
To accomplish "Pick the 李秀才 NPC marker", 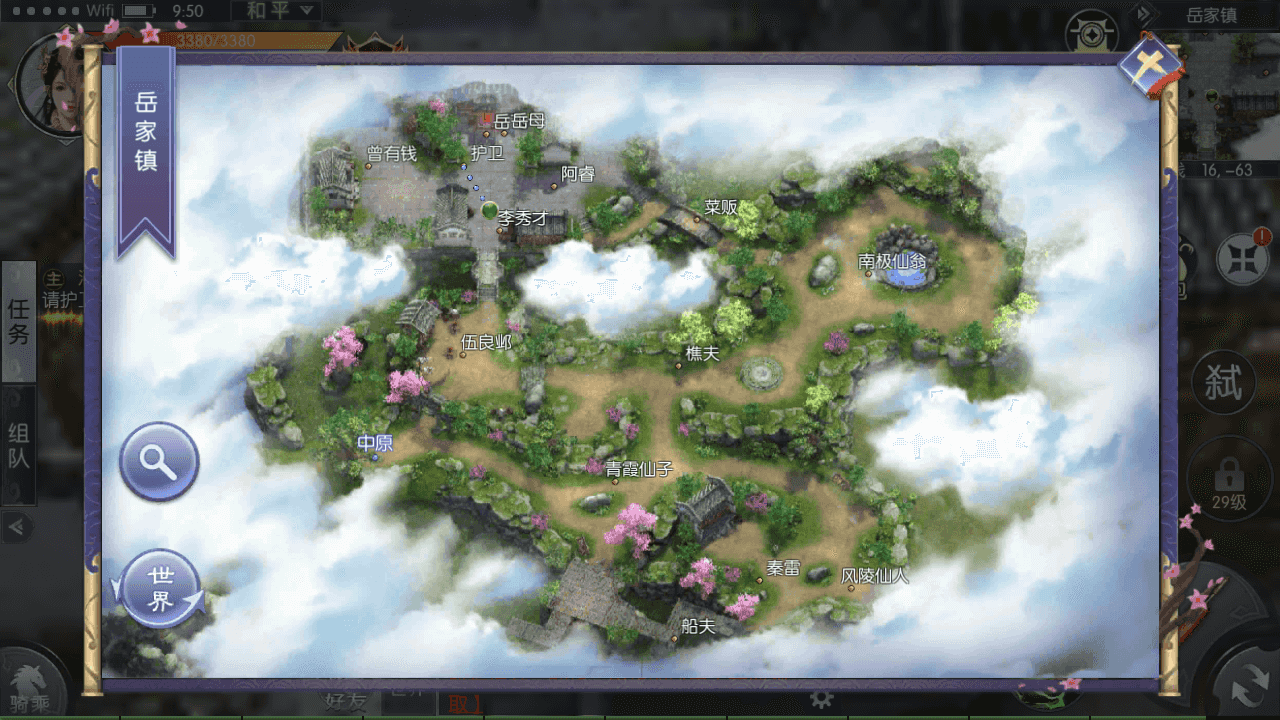I will [x=522, y=217].
